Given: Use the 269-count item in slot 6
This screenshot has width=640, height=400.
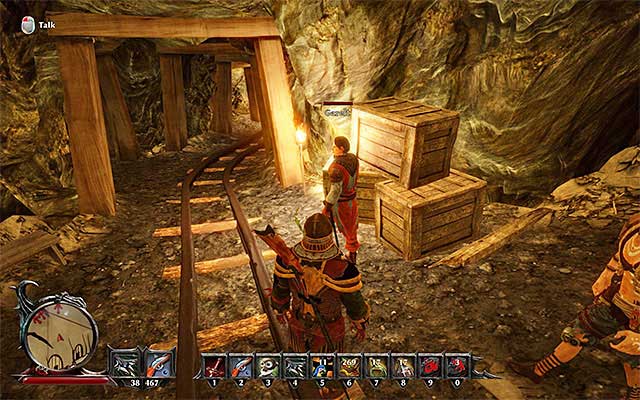Looking at the screenshot, I should coord(349,367).
